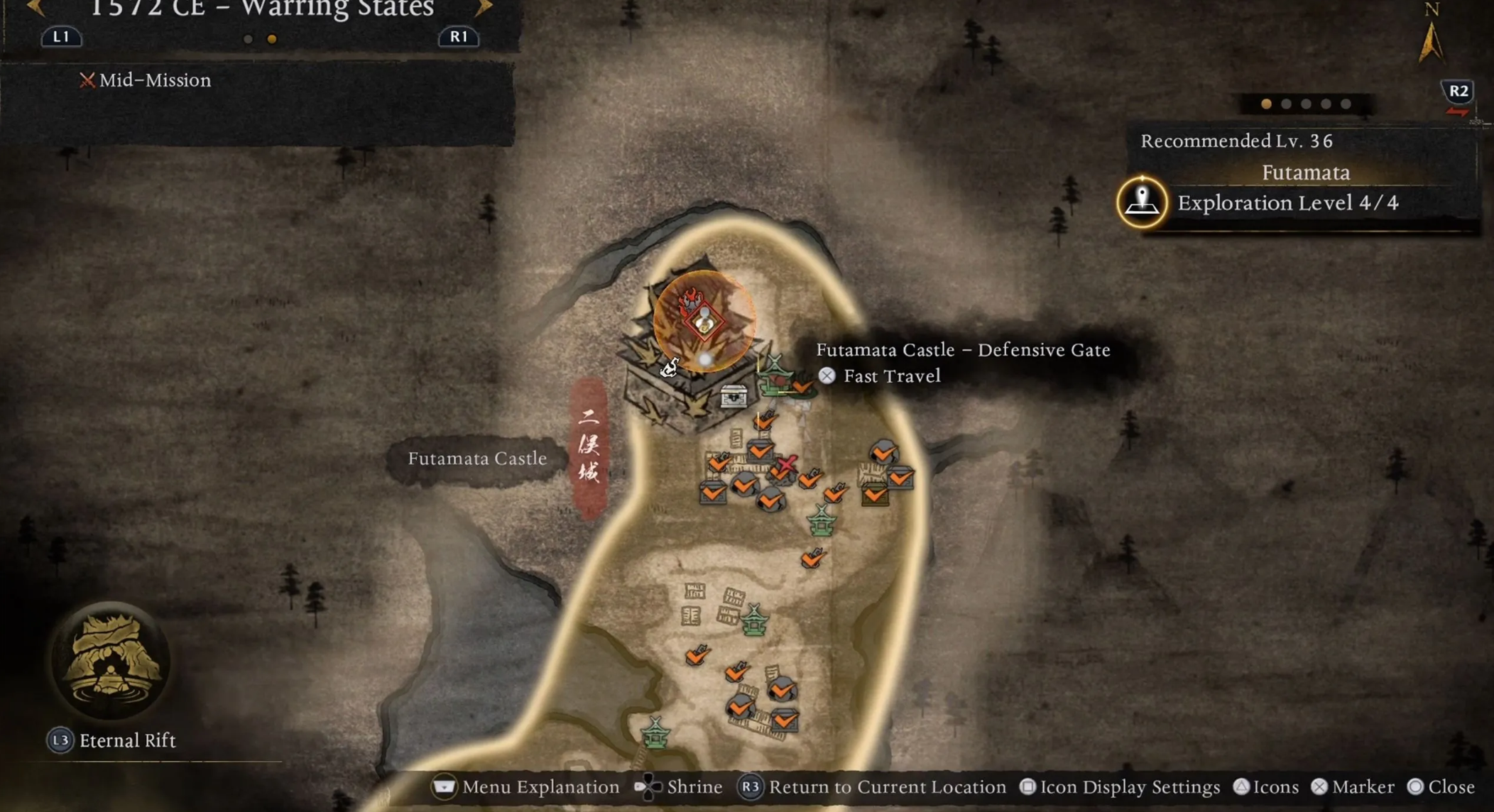This screenshot has height=812, width=1494.
Task: Place a Marker on the map
Action: pos(1353,787)
